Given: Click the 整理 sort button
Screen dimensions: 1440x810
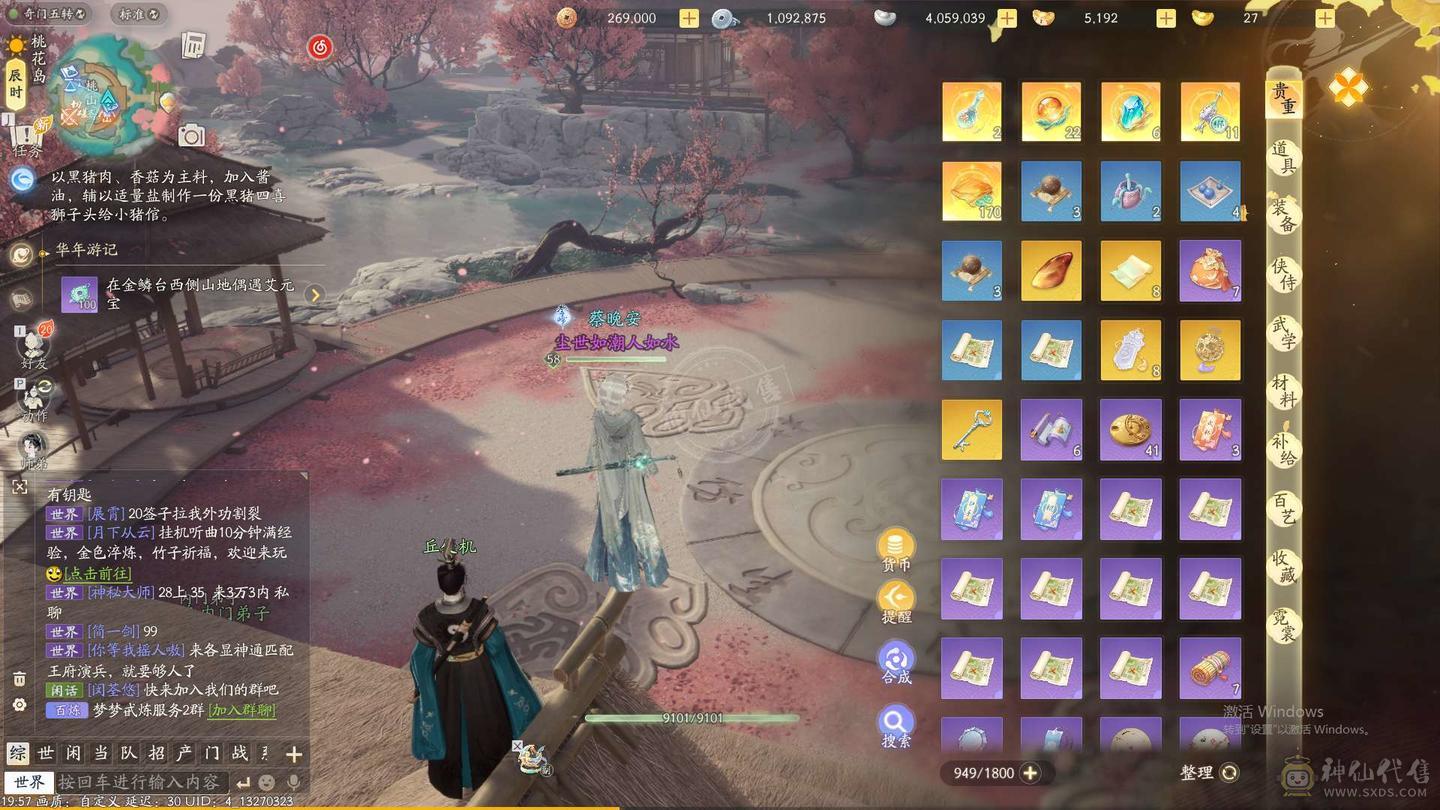Looking at the screenshot, I should [x=1210, y=773].
